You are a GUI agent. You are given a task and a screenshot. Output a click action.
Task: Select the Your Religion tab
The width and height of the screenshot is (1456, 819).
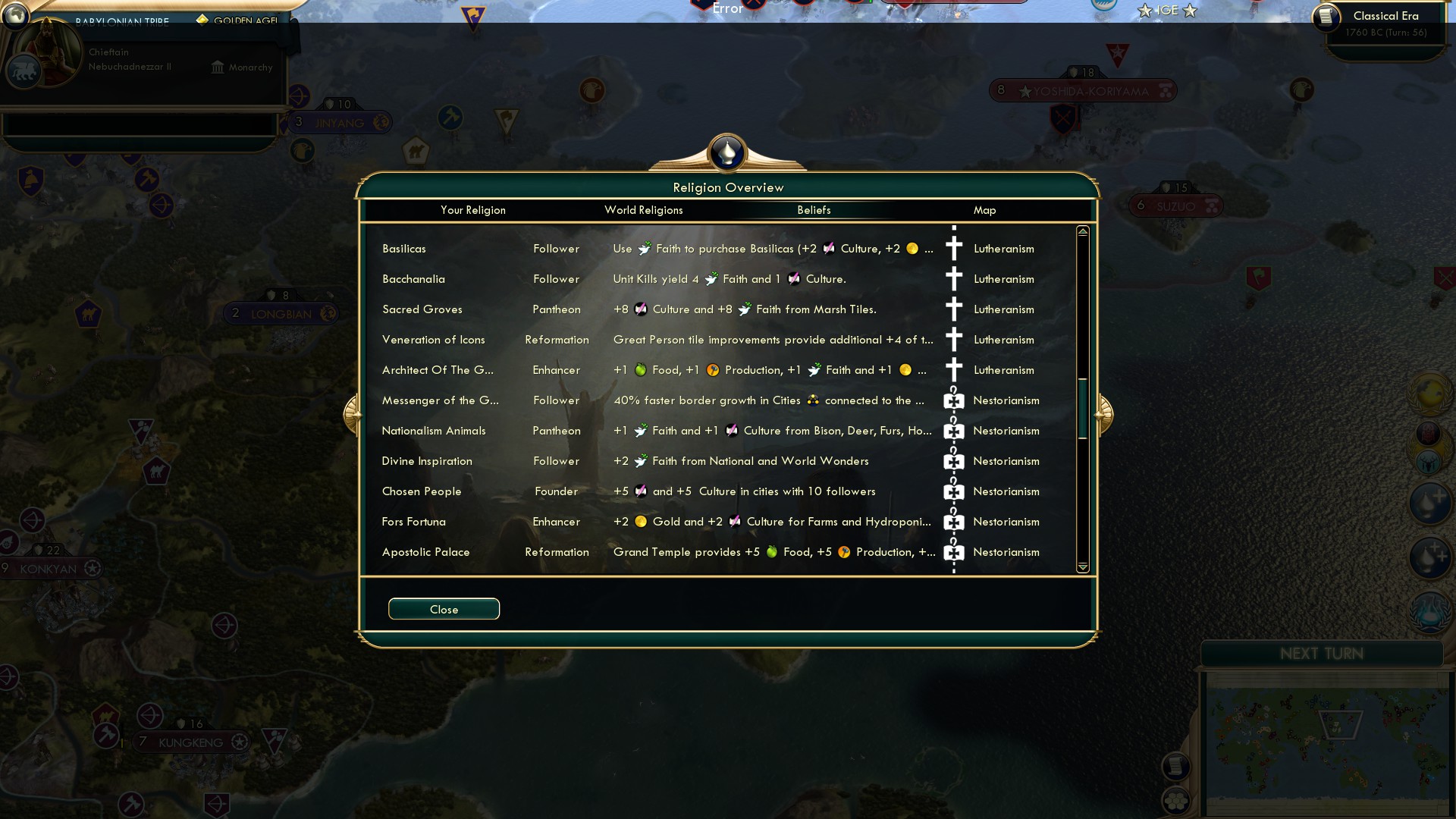tap(474, 210)
